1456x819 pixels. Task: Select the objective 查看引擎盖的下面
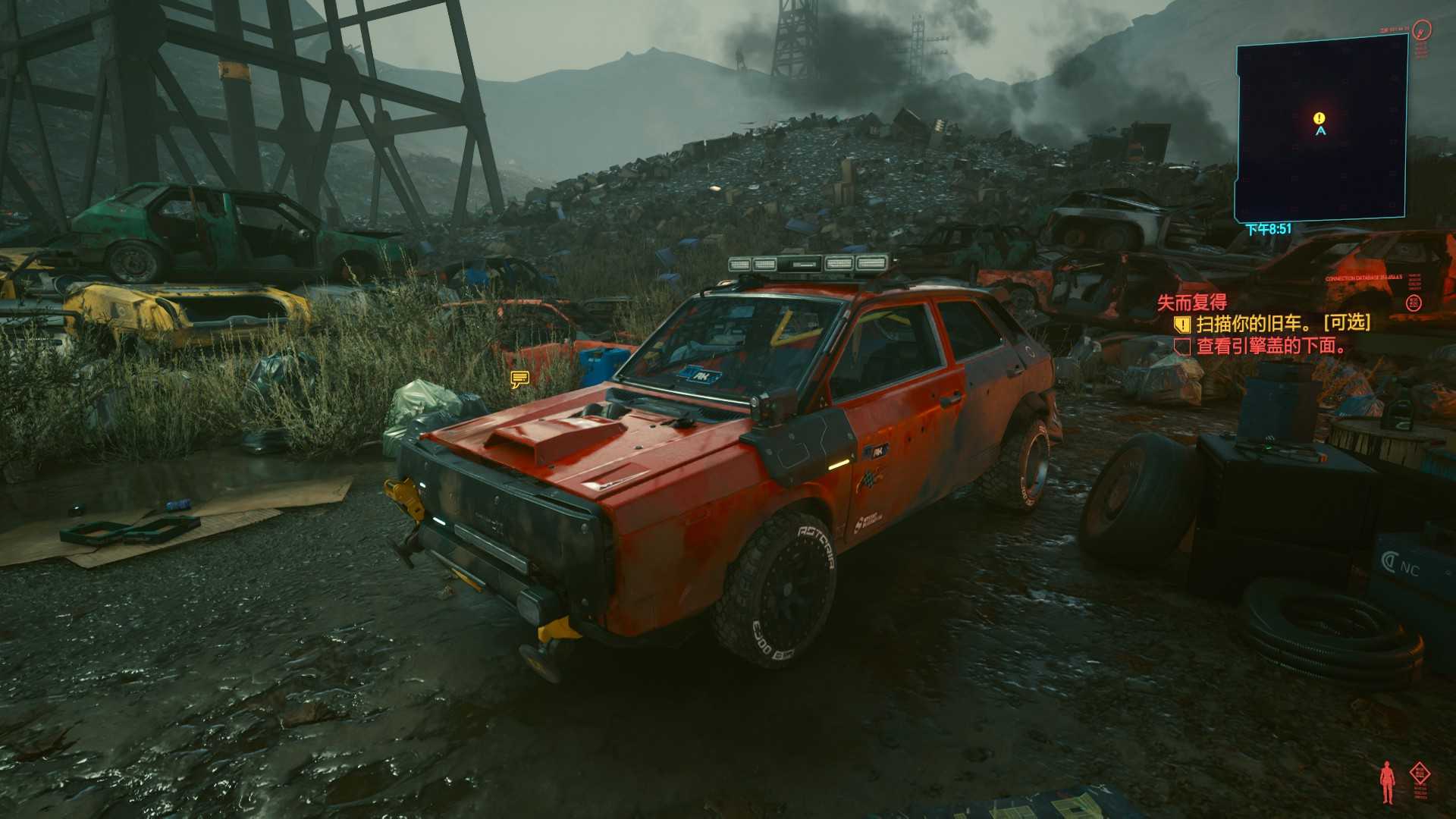pos(1272,347)
